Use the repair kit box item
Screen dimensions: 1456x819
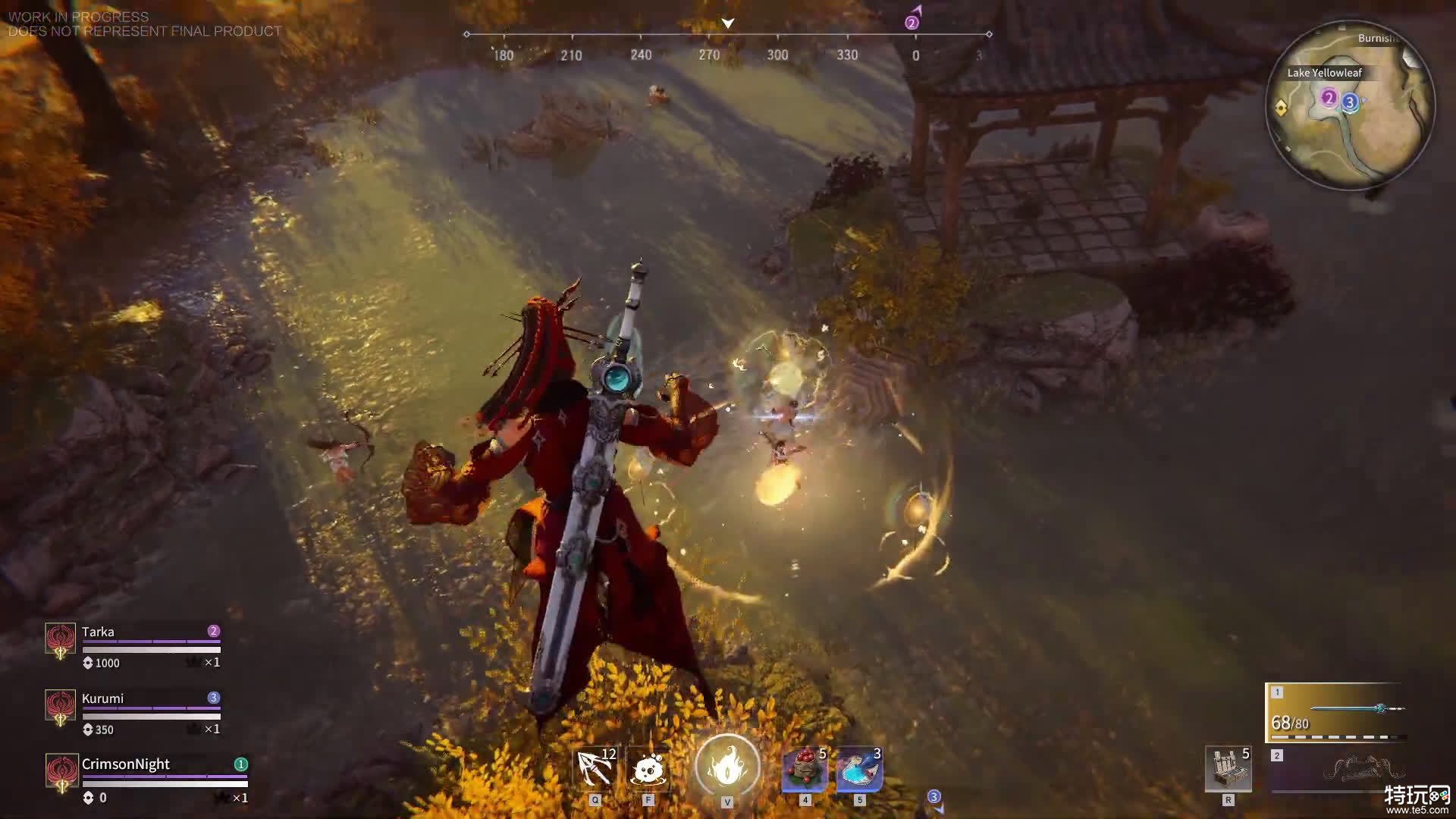click(1228, 769)
